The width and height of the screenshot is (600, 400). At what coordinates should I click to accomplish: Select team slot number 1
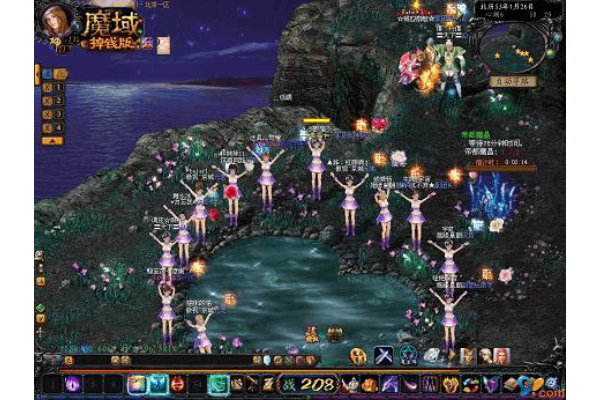[58, 88]
